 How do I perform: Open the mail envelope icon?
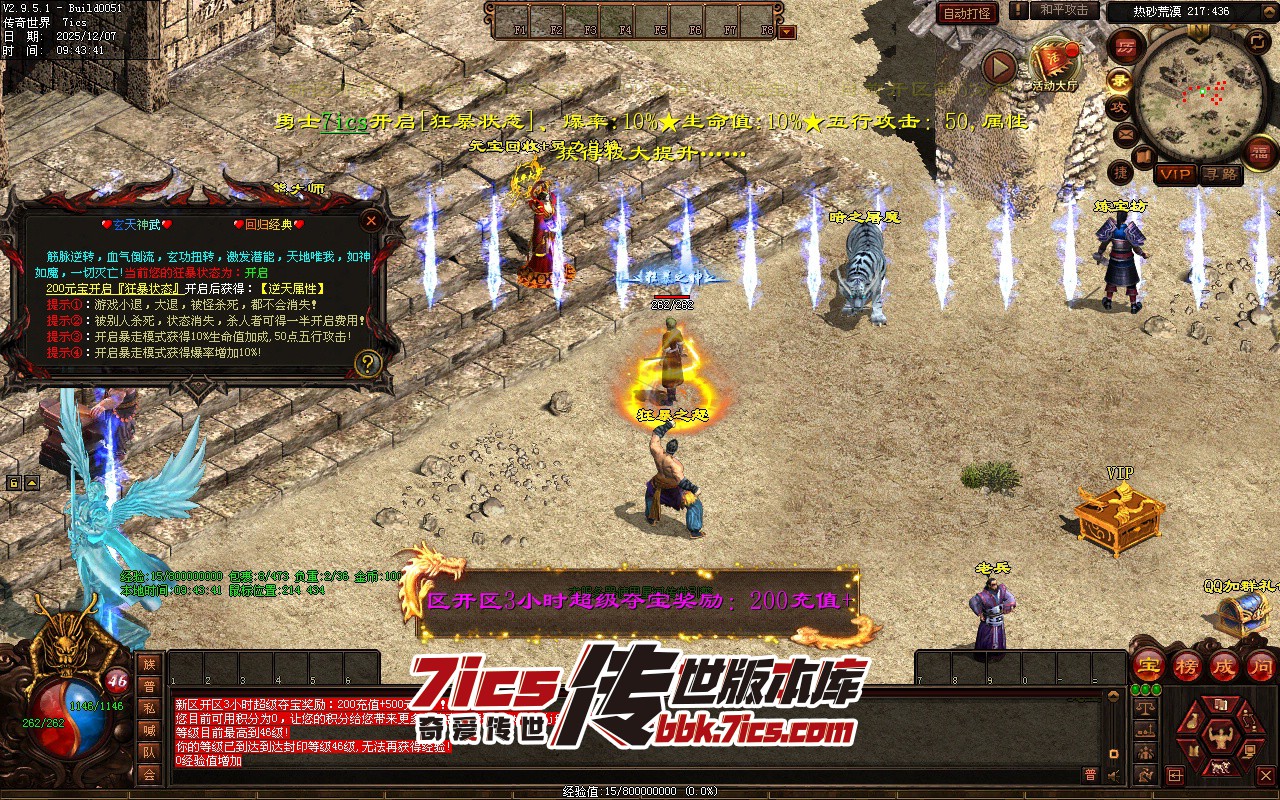pos(1124,133)
